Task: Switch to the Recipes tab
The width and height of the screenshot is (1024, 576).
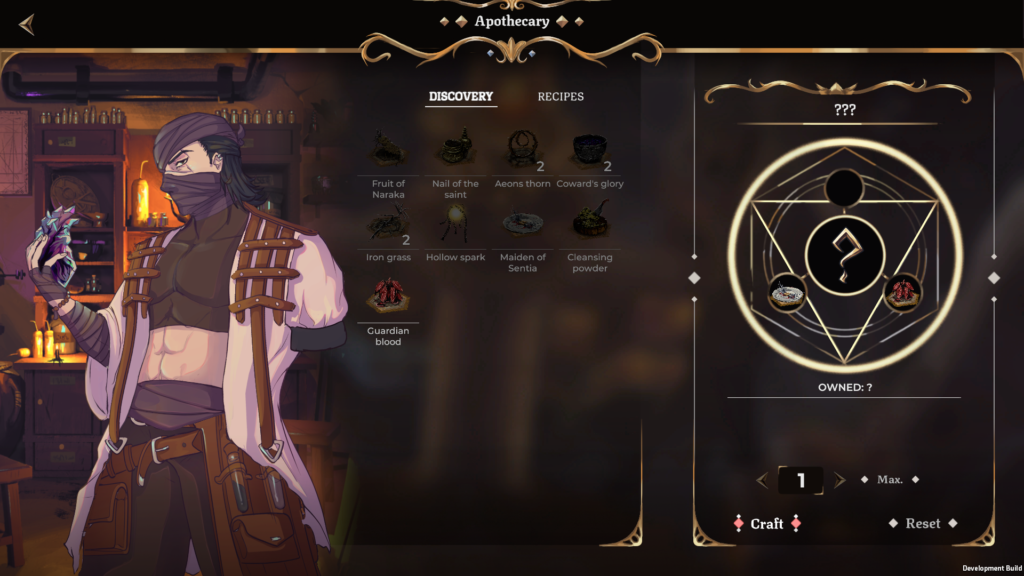Action: (560, 97)
